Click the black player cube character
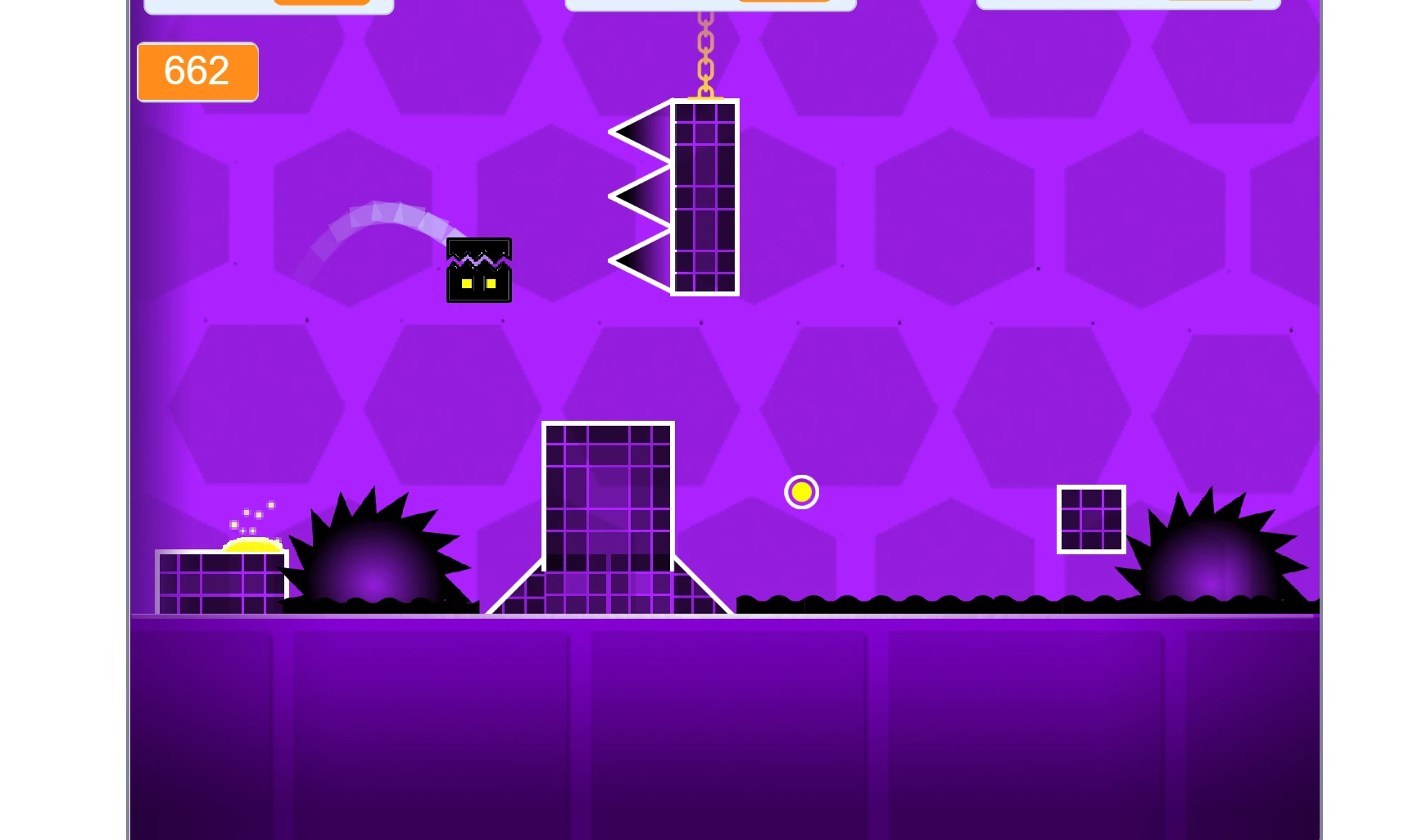1404x840 pixels. tap(479, 270)
